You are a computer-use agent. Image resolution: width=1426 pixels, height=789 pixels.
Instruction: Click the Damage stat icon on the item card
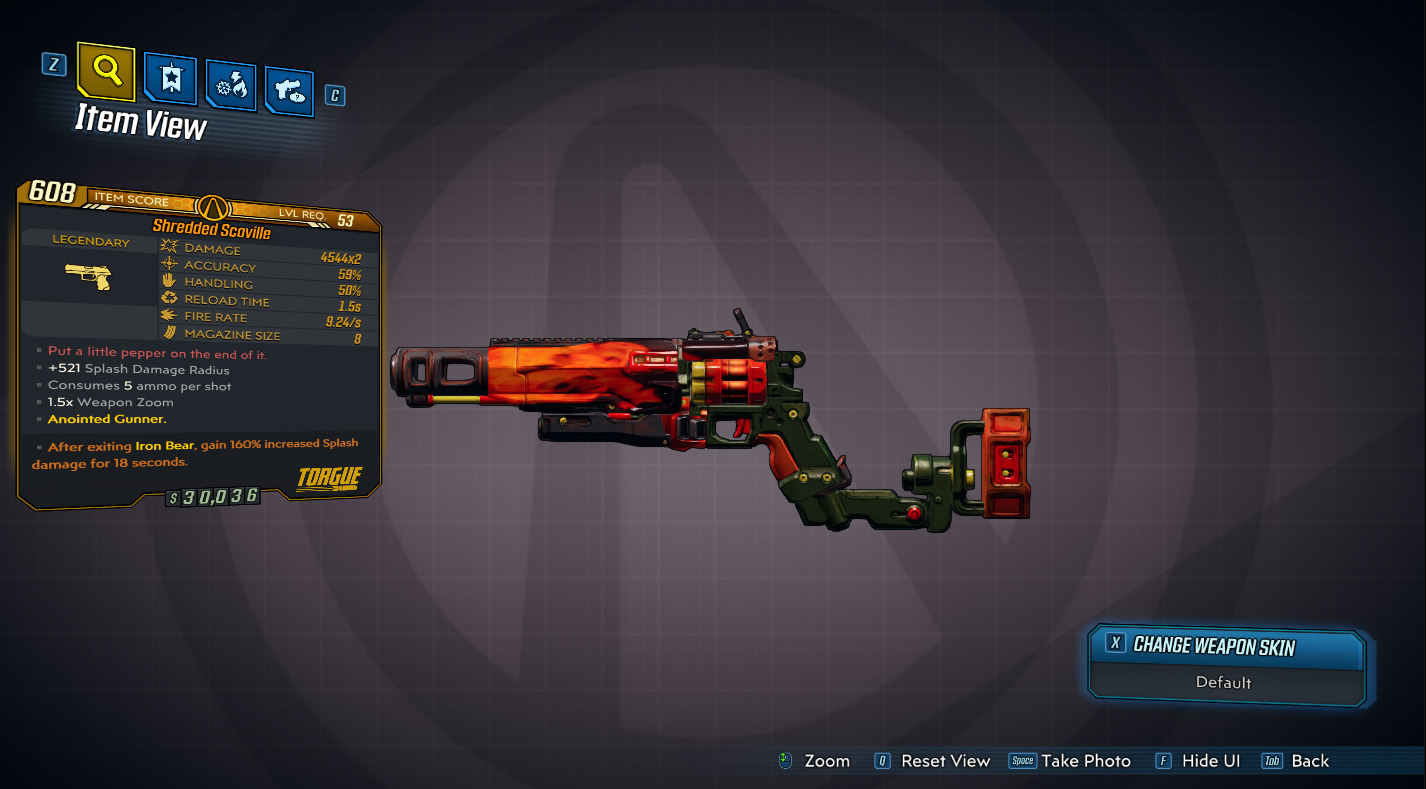coord(168,247)
